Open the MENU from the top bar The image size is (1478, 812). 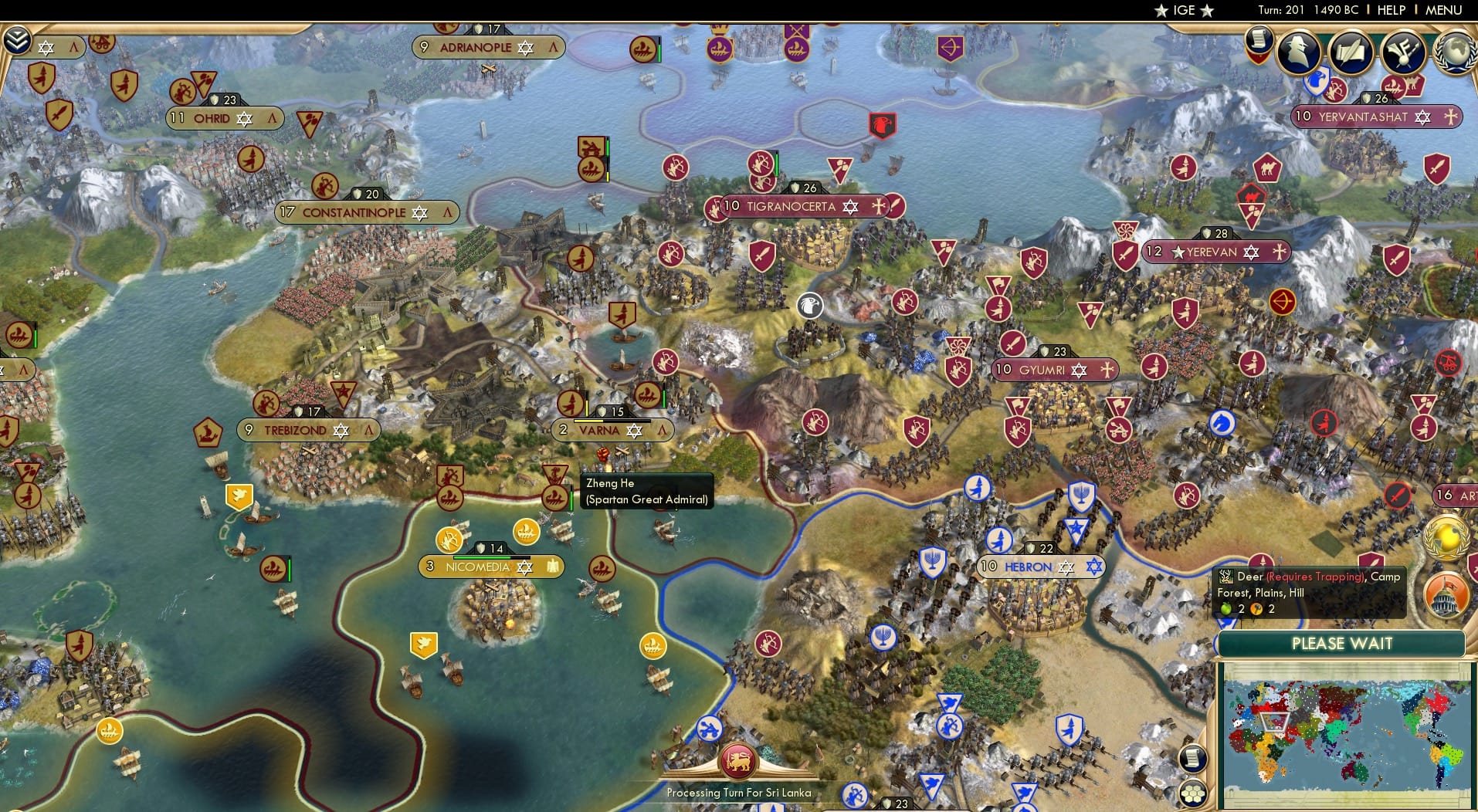pos(1446,10)
